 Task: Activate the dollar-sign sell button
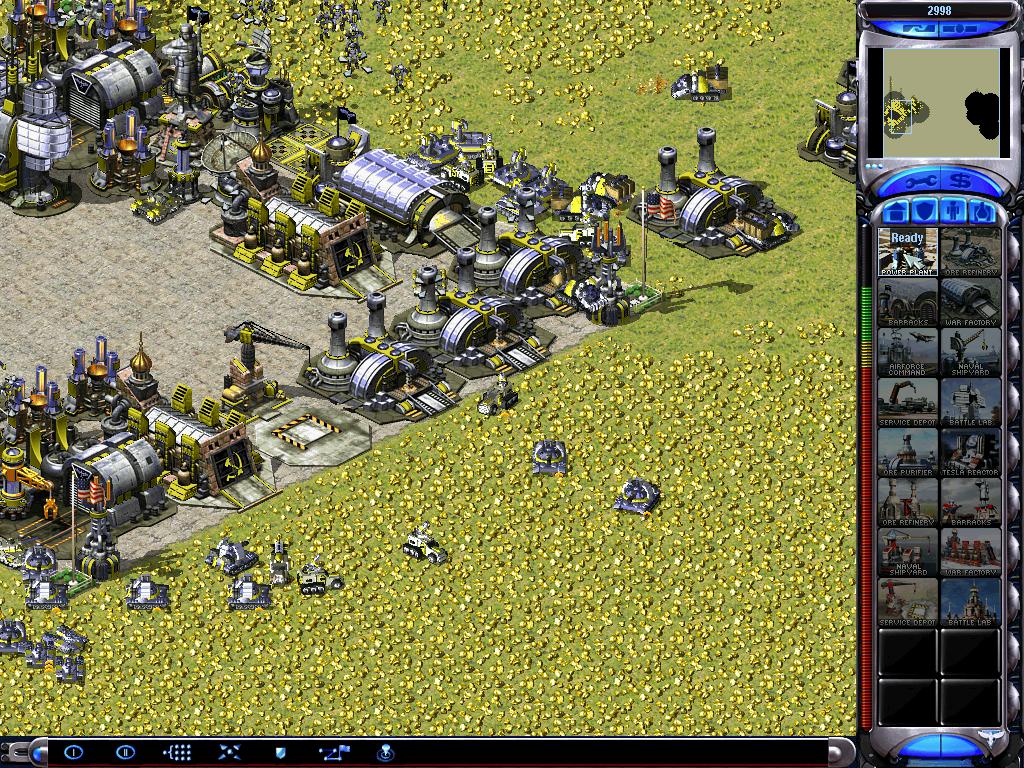[961, 182]
